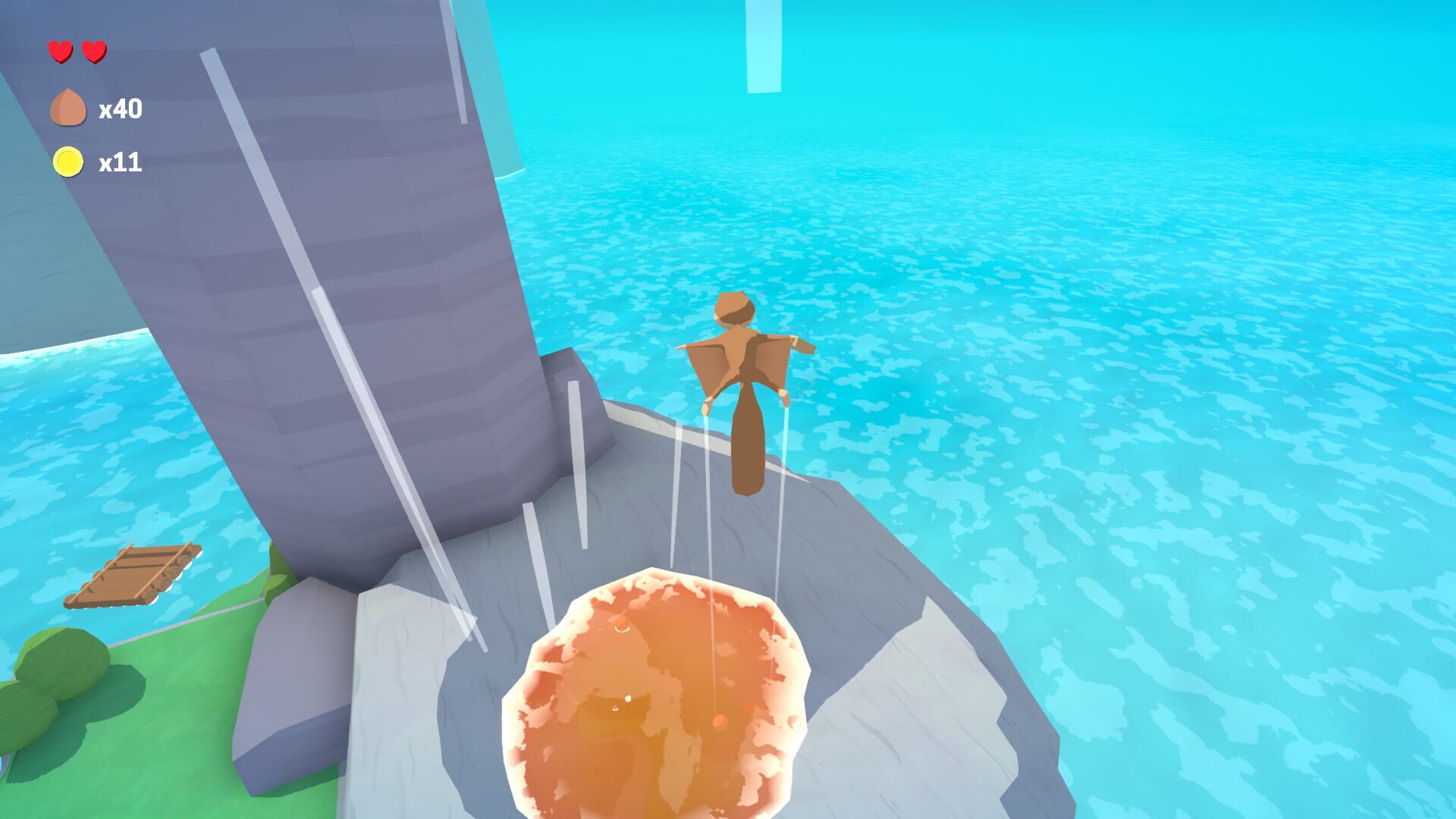Expand the acorn count x40 display
The image size is (1456, 819).
point(121,108)
